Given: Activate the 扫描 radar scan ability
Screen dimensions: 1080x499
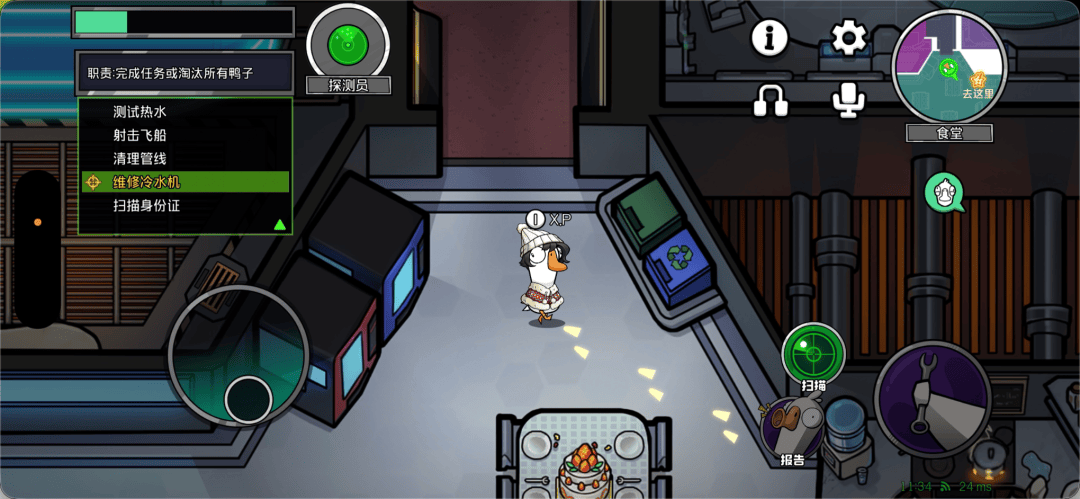Looking at the screenshot, I should click(x=813, y=353).
